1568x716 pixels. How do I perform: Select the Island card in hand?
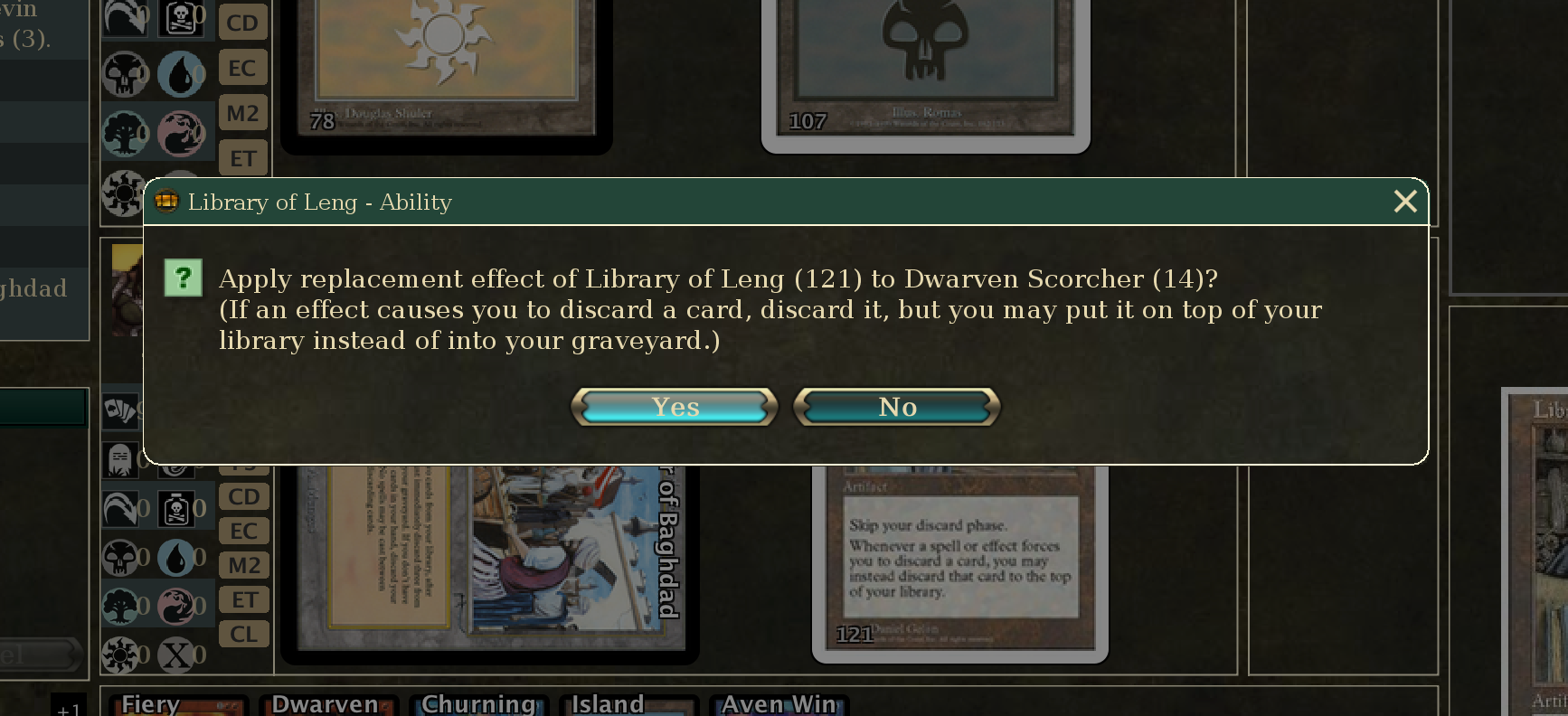click(x=627, y=704)
